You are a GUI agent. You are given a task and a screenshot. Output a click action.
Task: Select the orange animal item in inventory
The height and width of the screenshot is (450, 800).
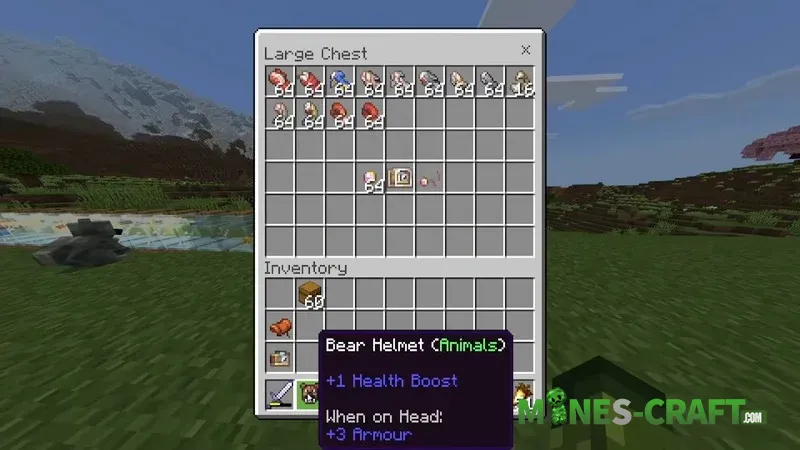point(280,326)
